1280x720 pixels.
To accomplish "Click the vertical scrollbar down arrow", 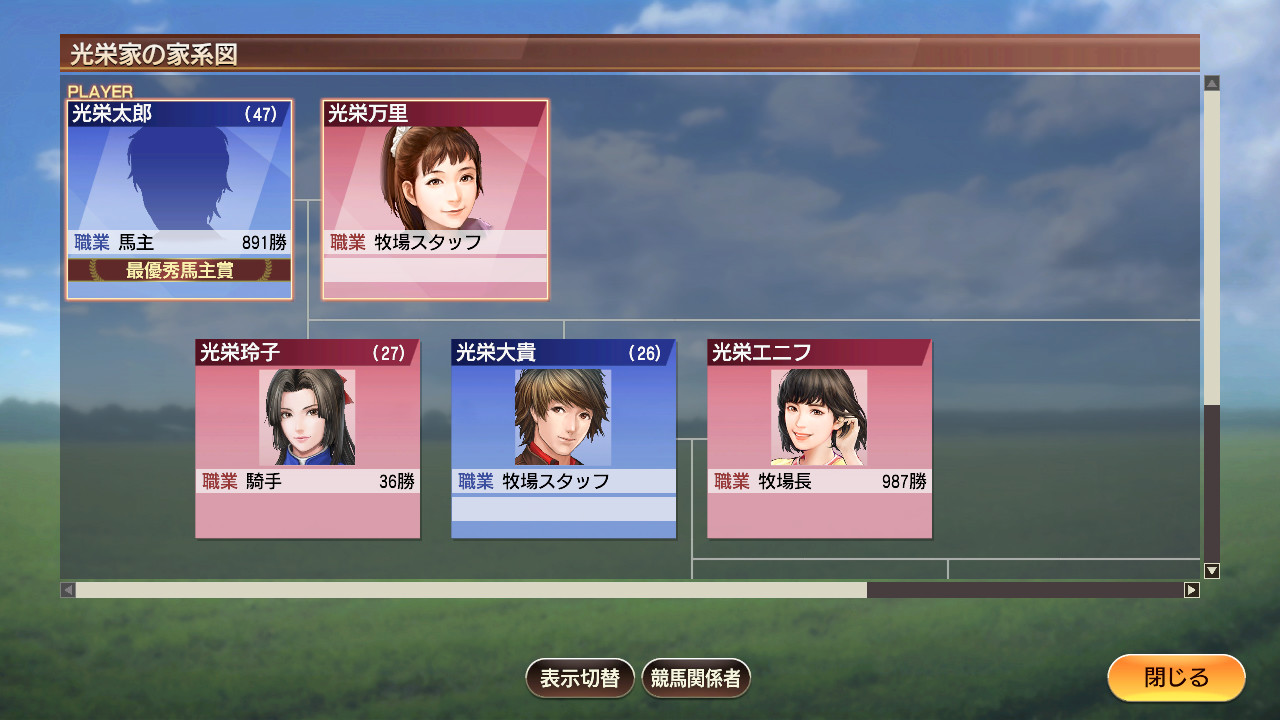I will click(x=1212, y=571).
